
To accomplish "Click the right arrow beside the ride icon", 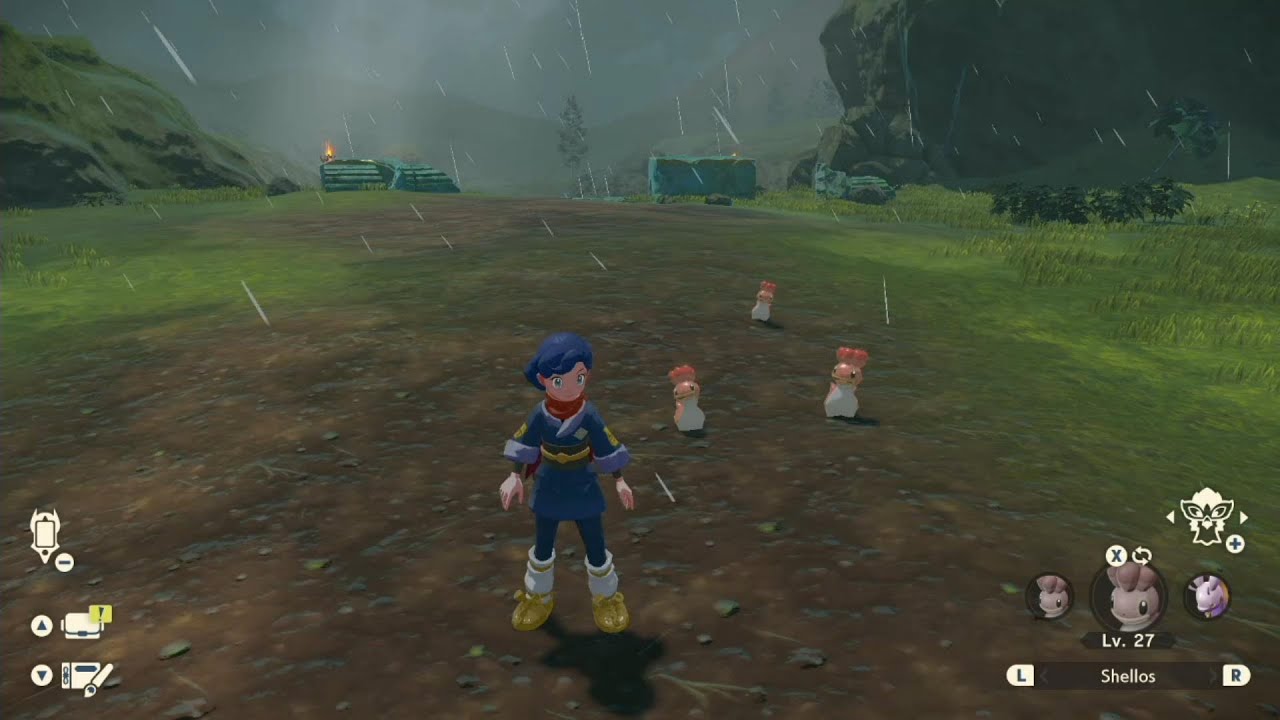I will (1243, 517).
